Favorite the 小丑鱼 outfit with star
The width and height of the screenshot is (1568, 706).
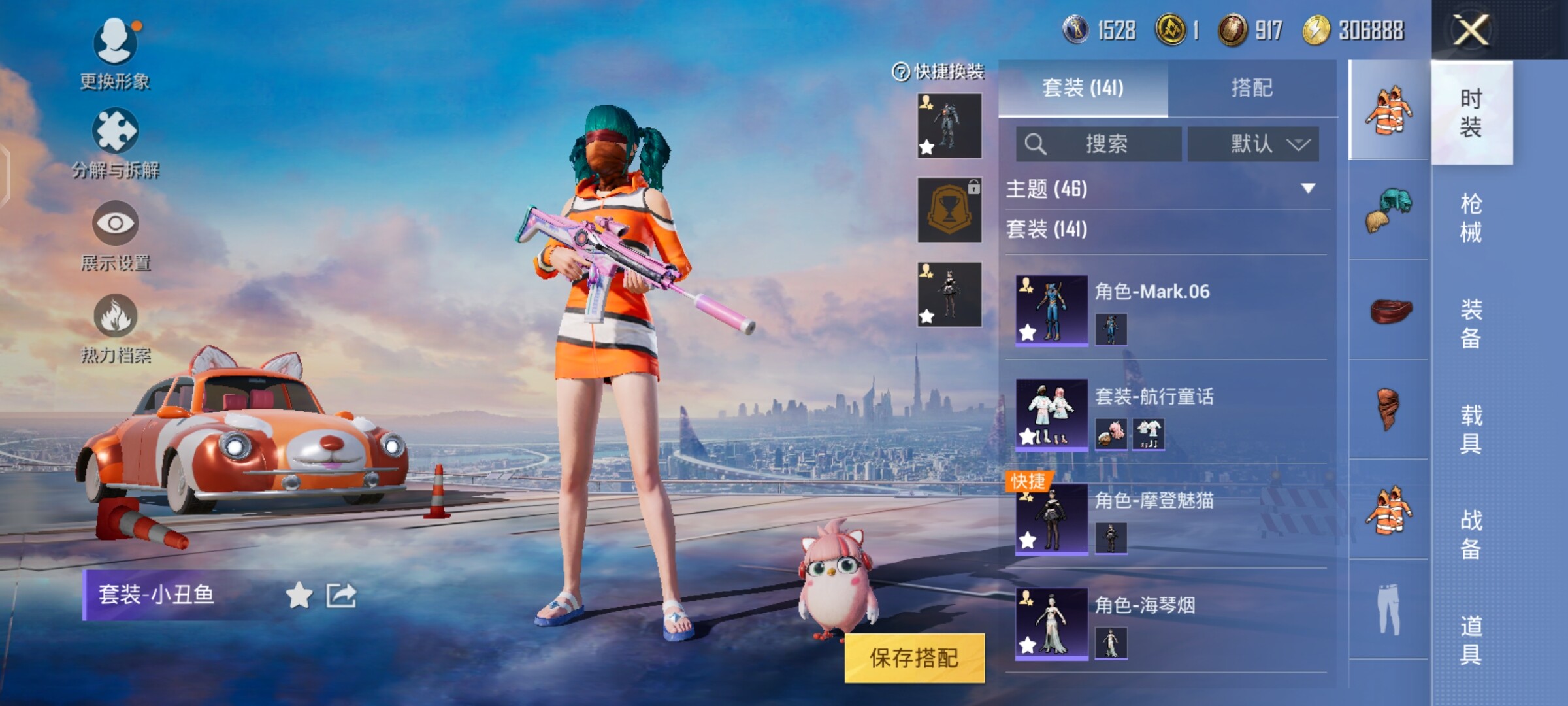point(299,596)
